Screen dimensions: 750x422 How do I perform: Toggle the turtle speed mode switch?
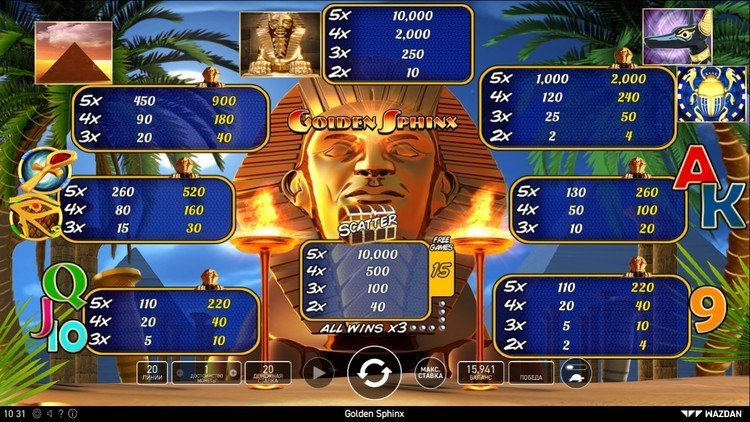pyautogui.click(x=577, y=374)
